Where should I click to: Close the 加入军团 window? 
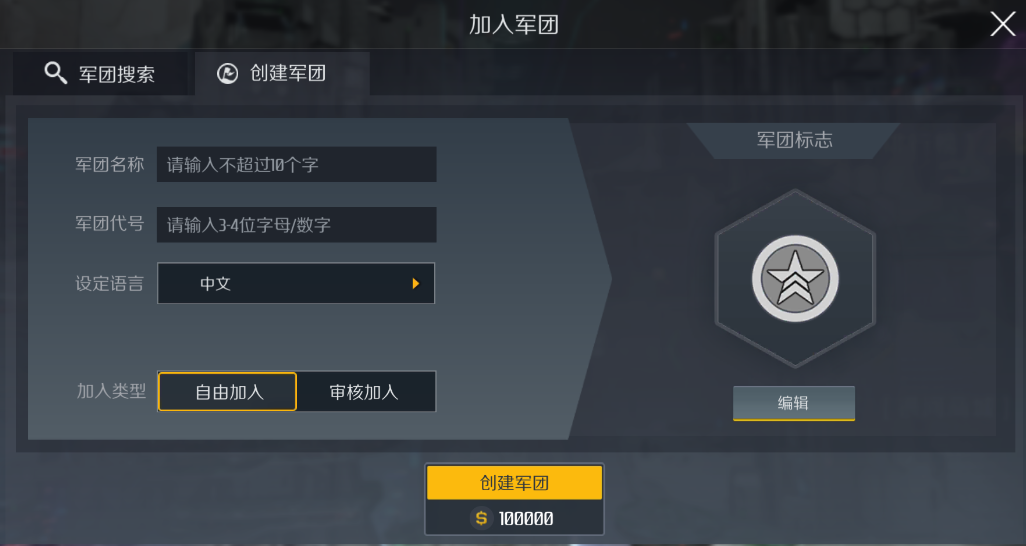click(1002, 25)
